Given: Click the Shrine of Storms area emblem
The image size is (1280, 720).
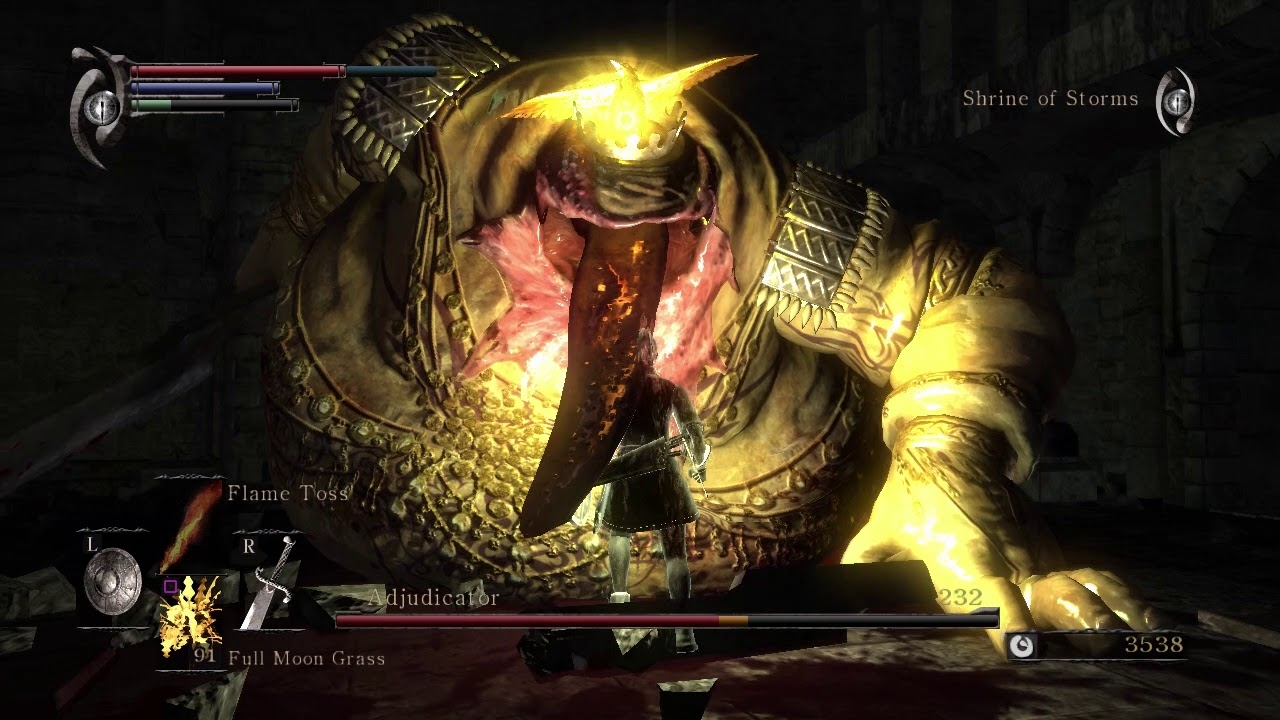Looking at the screenshot, I should (1176, 100).
